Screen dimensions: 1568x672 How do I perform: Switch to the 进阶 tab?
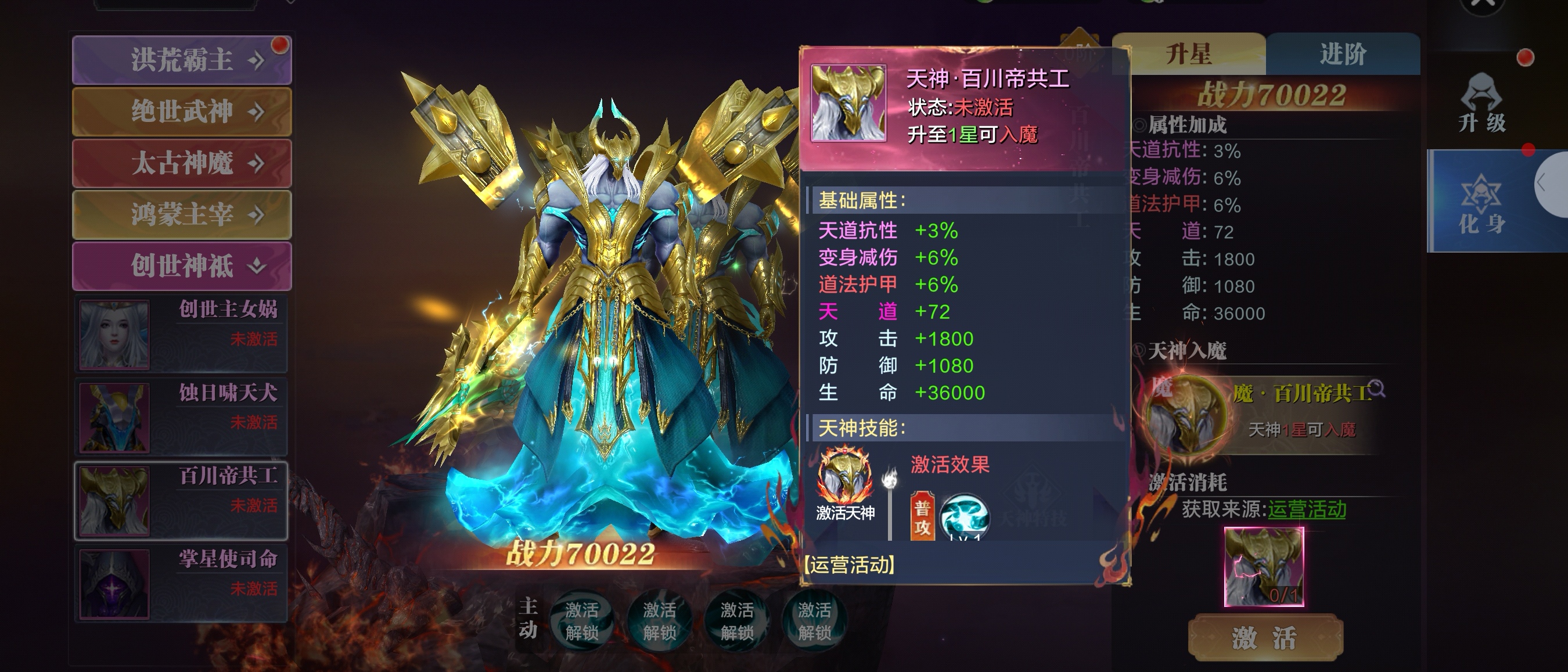(1343, 54)
